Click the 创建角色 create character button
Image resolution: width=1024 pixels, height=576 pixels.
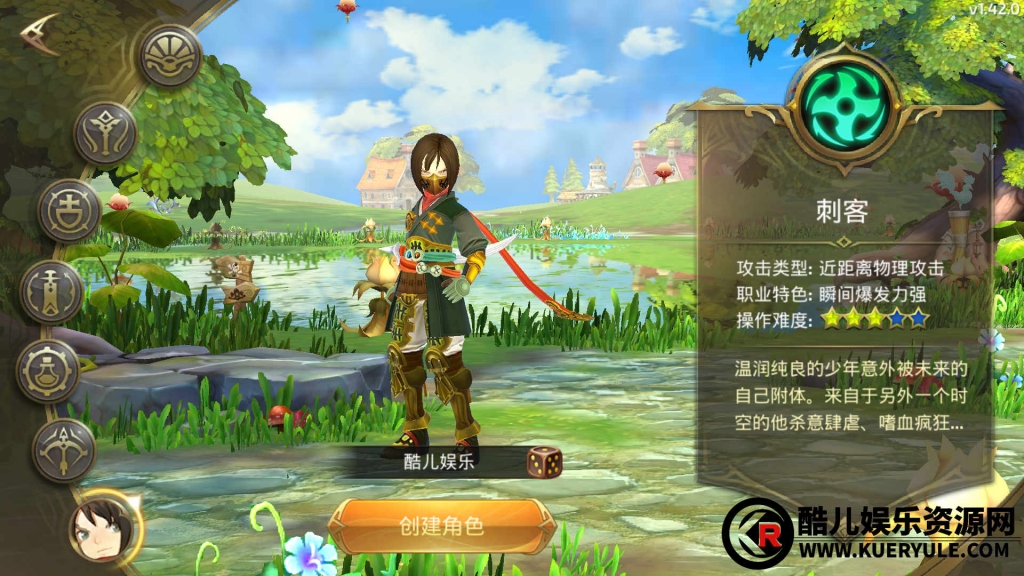coord(441,526)
